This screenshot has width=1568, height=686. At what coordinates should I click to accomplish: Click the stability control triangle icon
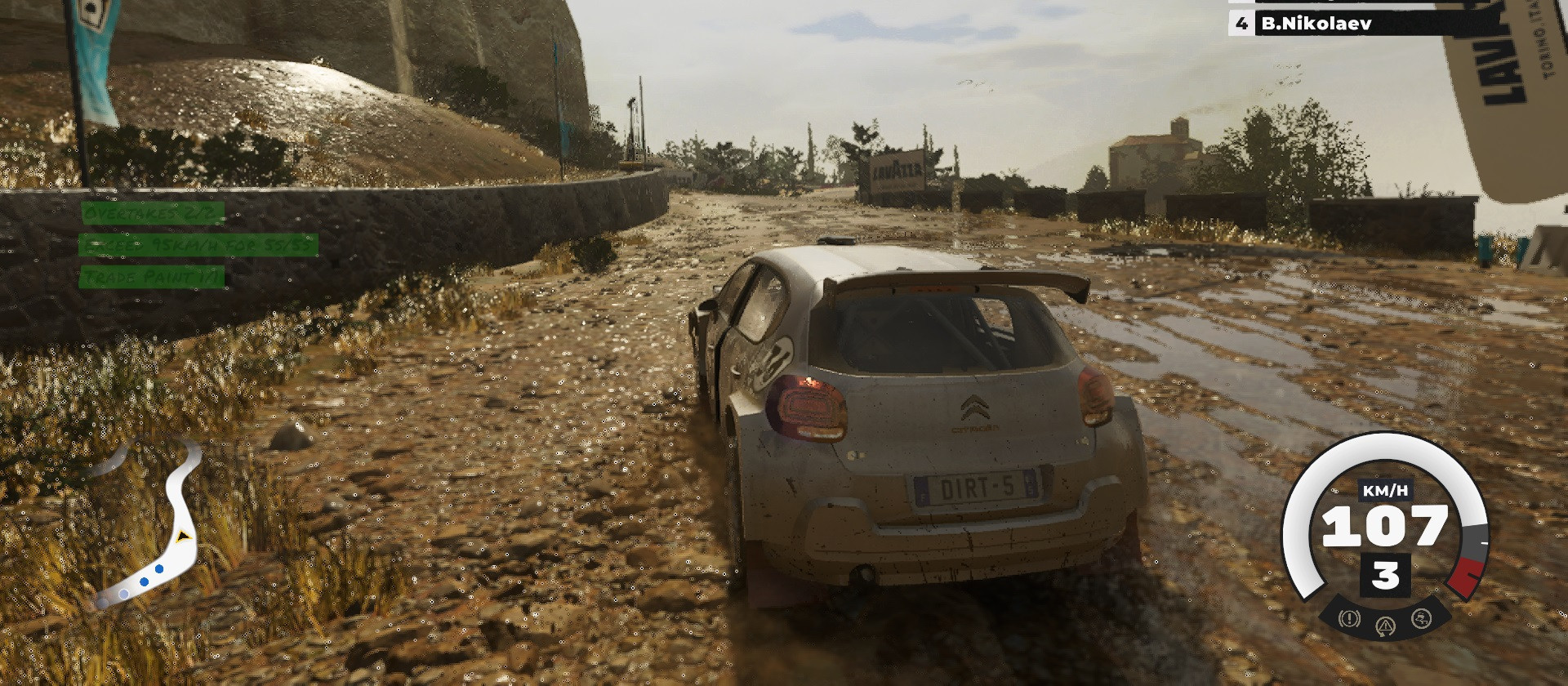pyautogui.click(x=1385, y=626)
